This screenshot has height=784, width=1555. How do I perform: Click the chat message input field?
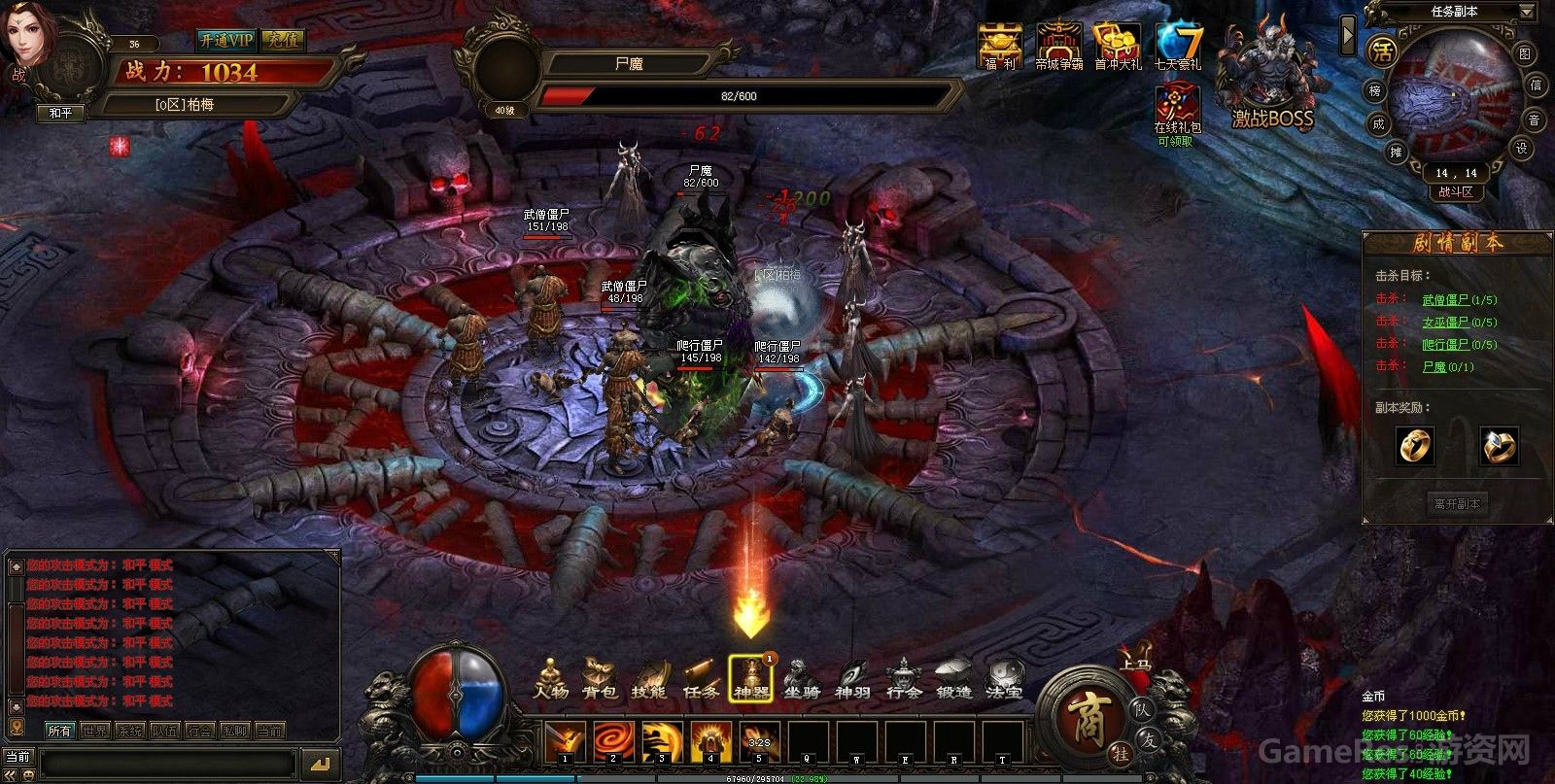pos(165,763)
